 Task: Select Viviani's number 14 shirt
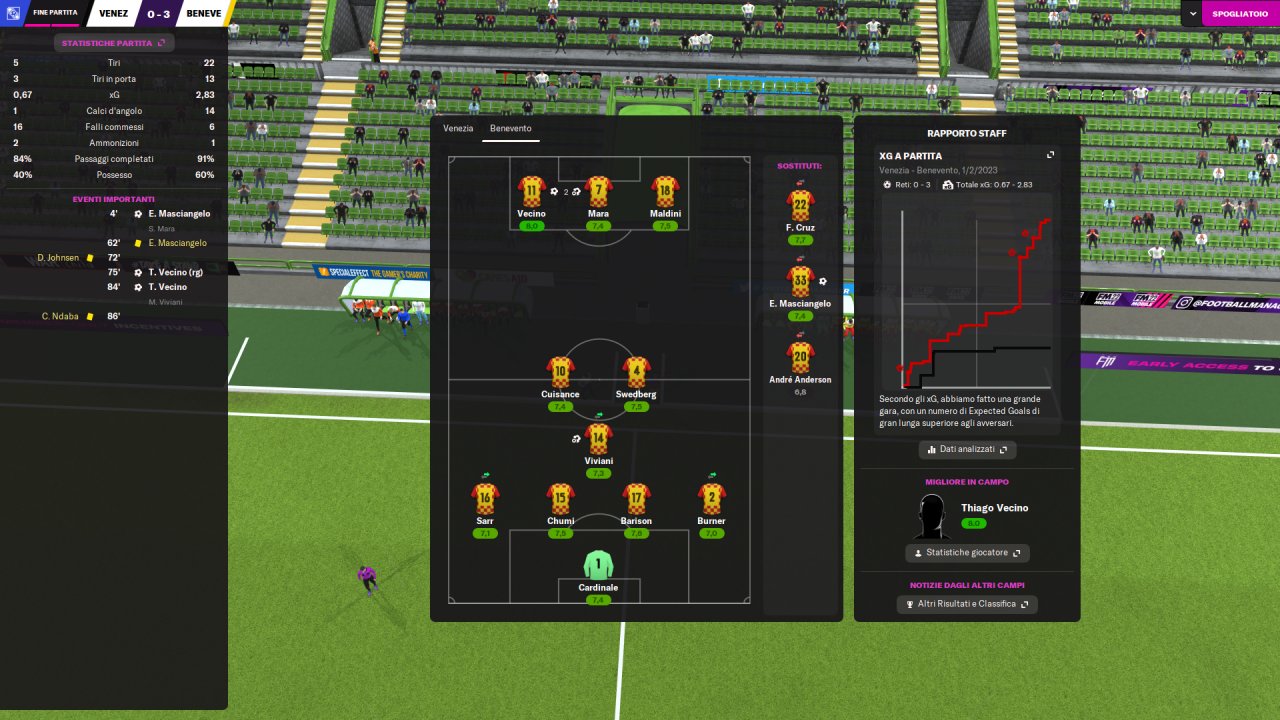tap(598, 438)
